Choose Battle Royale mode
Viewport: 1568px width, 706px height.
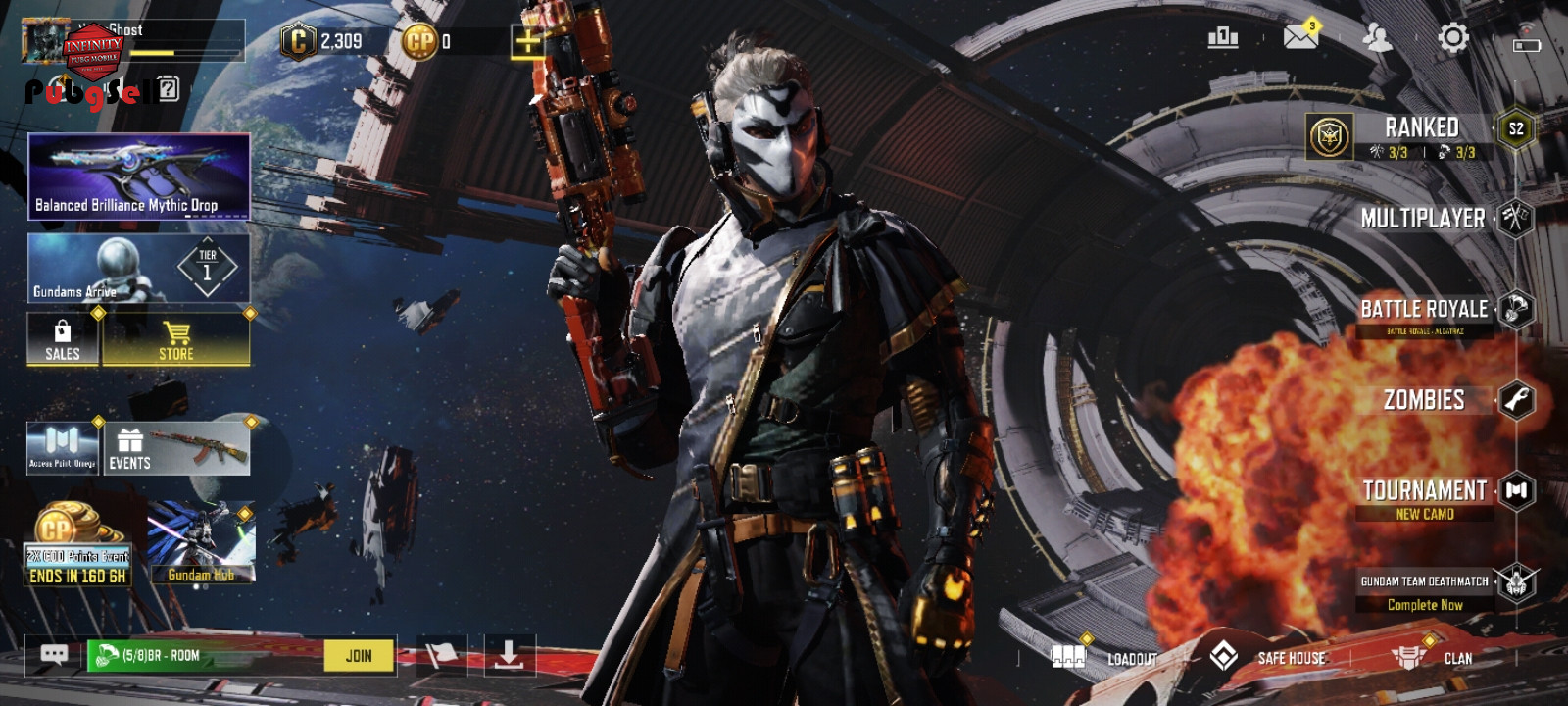tap(1424, 309)
